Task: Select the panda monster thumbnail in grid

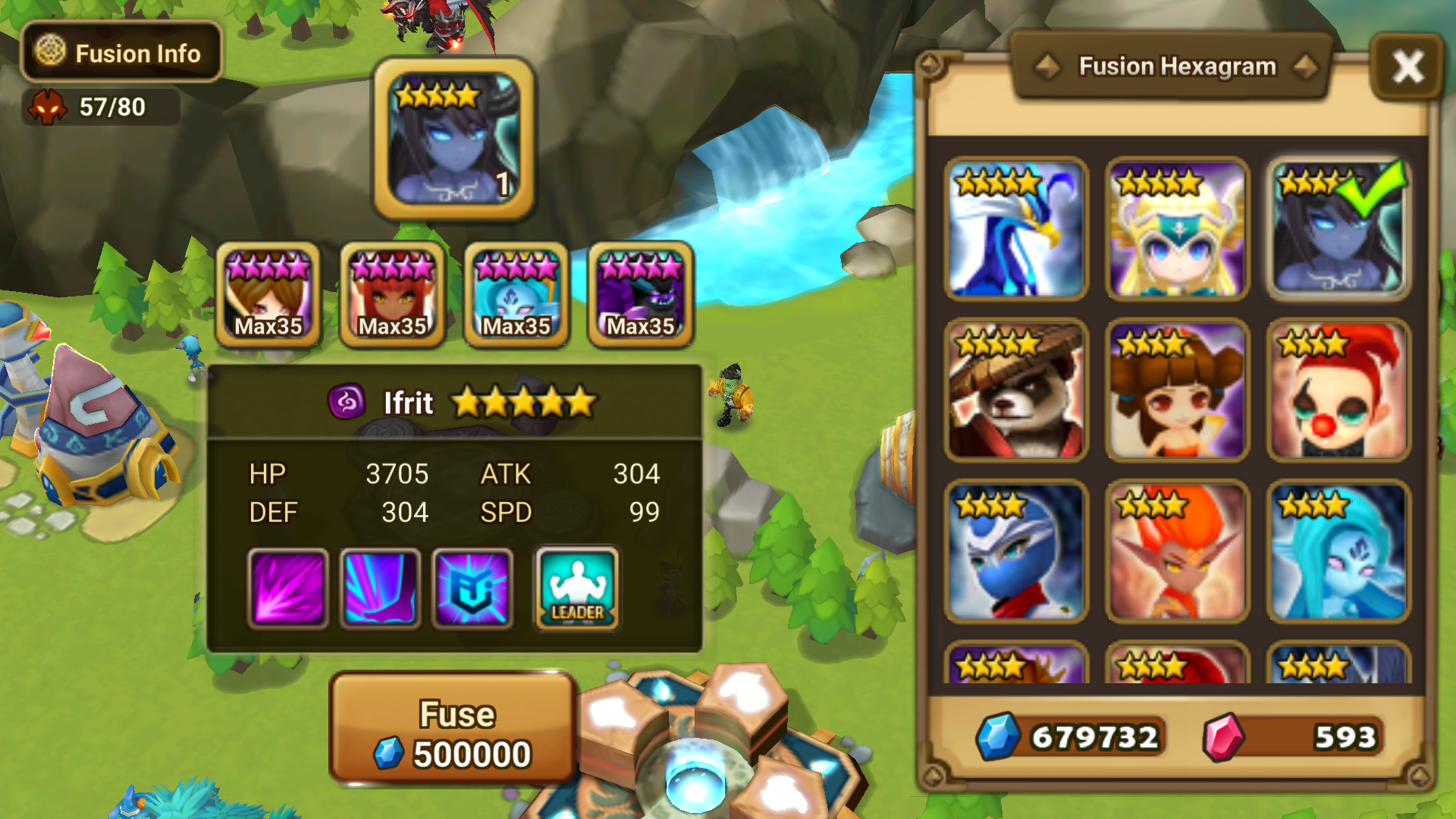Action: 1016,389
